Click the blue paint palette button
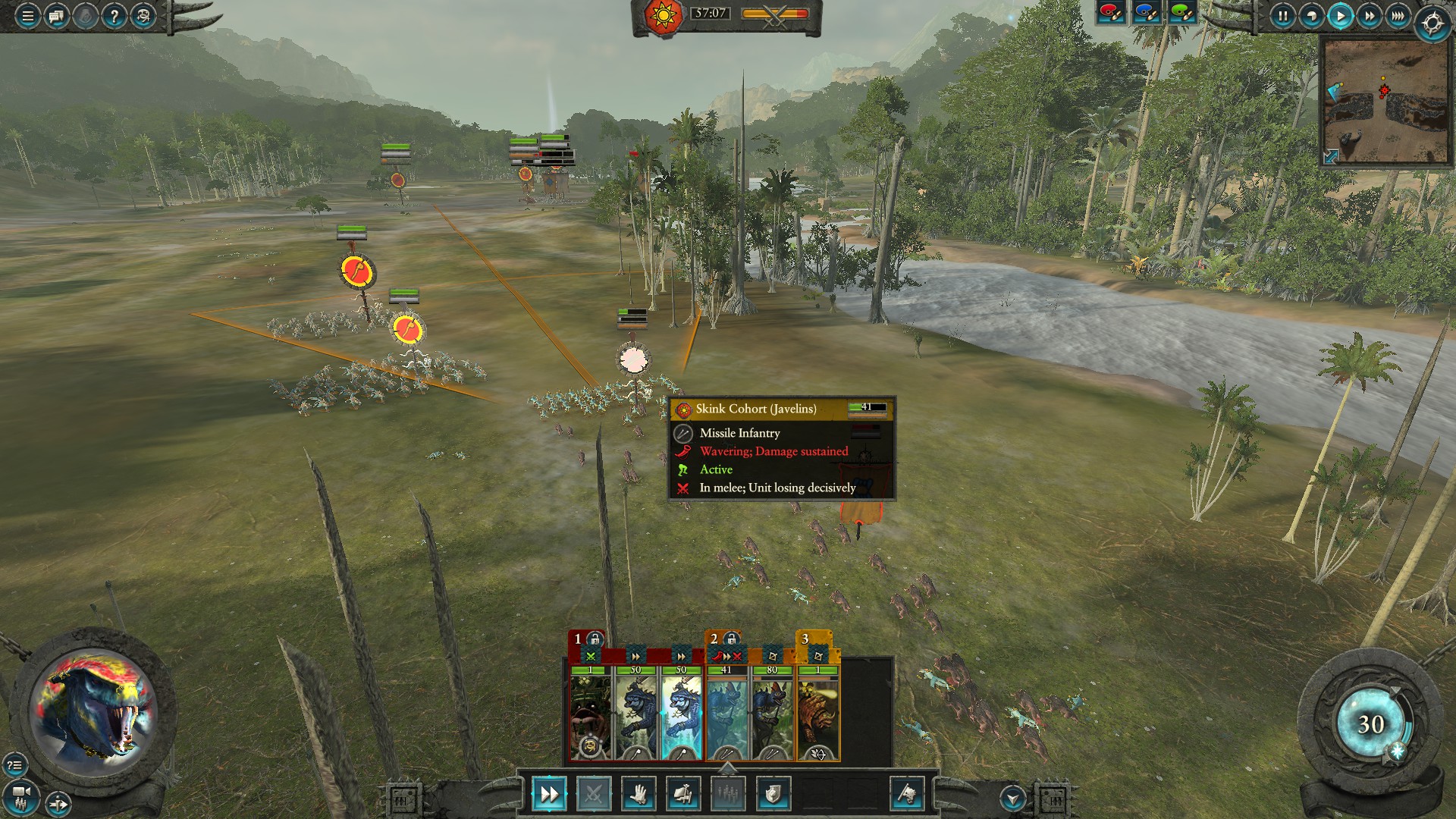The width and height of the screenshot is (1456, 819). (1146, 13)
